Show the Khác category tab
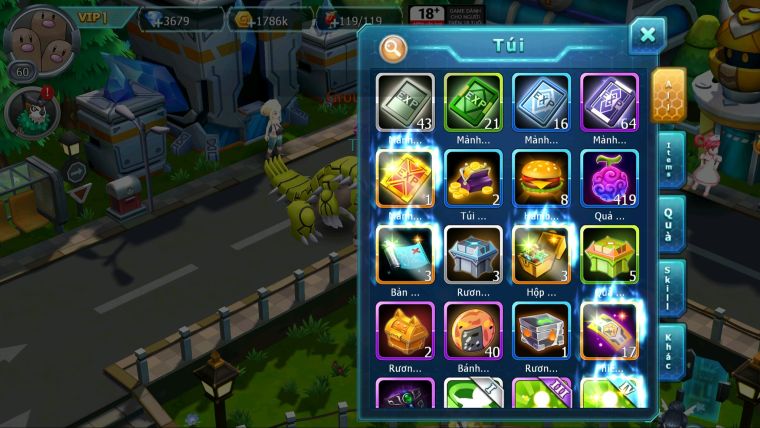Viewport: 760px width, 428px height. (x=671, y=350)
